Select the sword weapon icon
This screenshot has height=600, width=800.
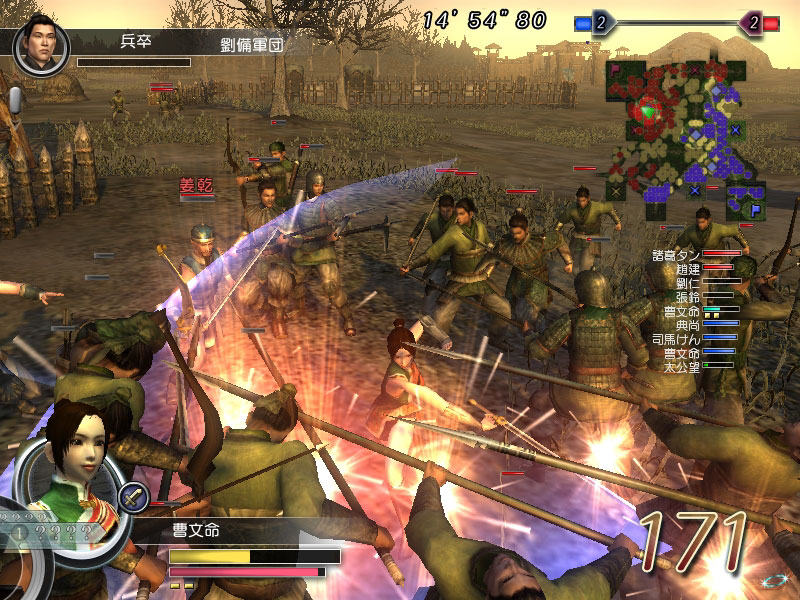pyautogui.click(x=134, y=496)
